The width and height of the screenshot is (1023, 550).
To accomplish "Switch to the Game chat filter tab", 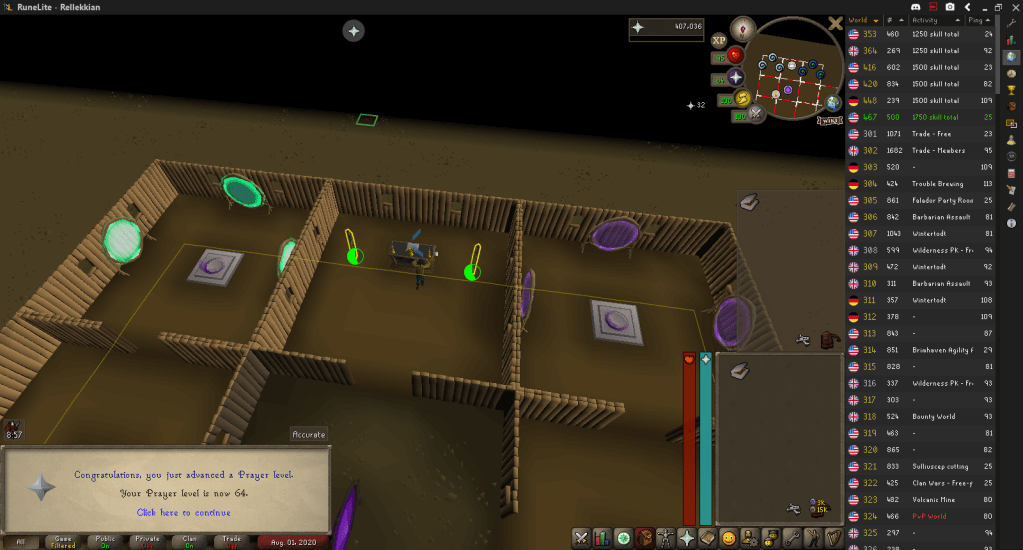I will (62, 541).
